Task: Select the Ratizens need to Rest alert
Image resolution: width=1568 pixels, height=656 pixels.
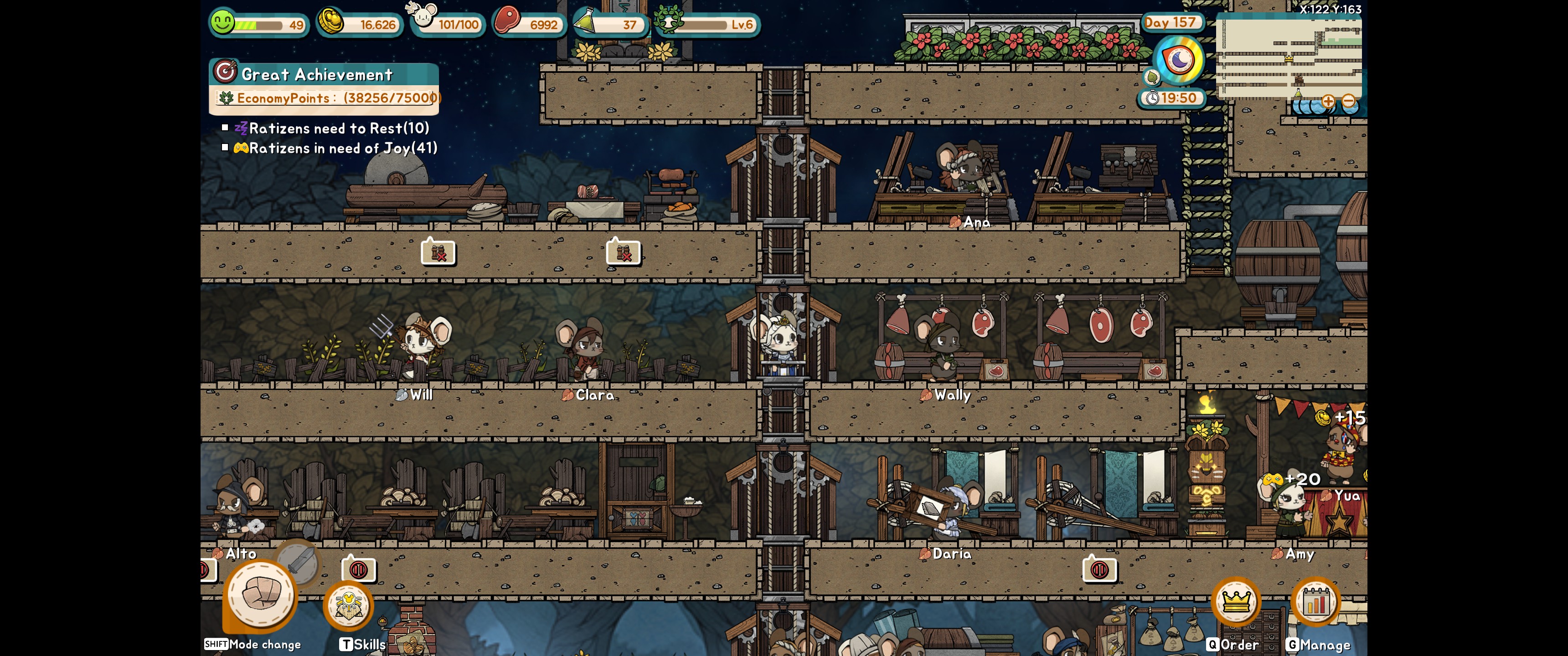Action: pyautogui.click(x=338, y=128)
